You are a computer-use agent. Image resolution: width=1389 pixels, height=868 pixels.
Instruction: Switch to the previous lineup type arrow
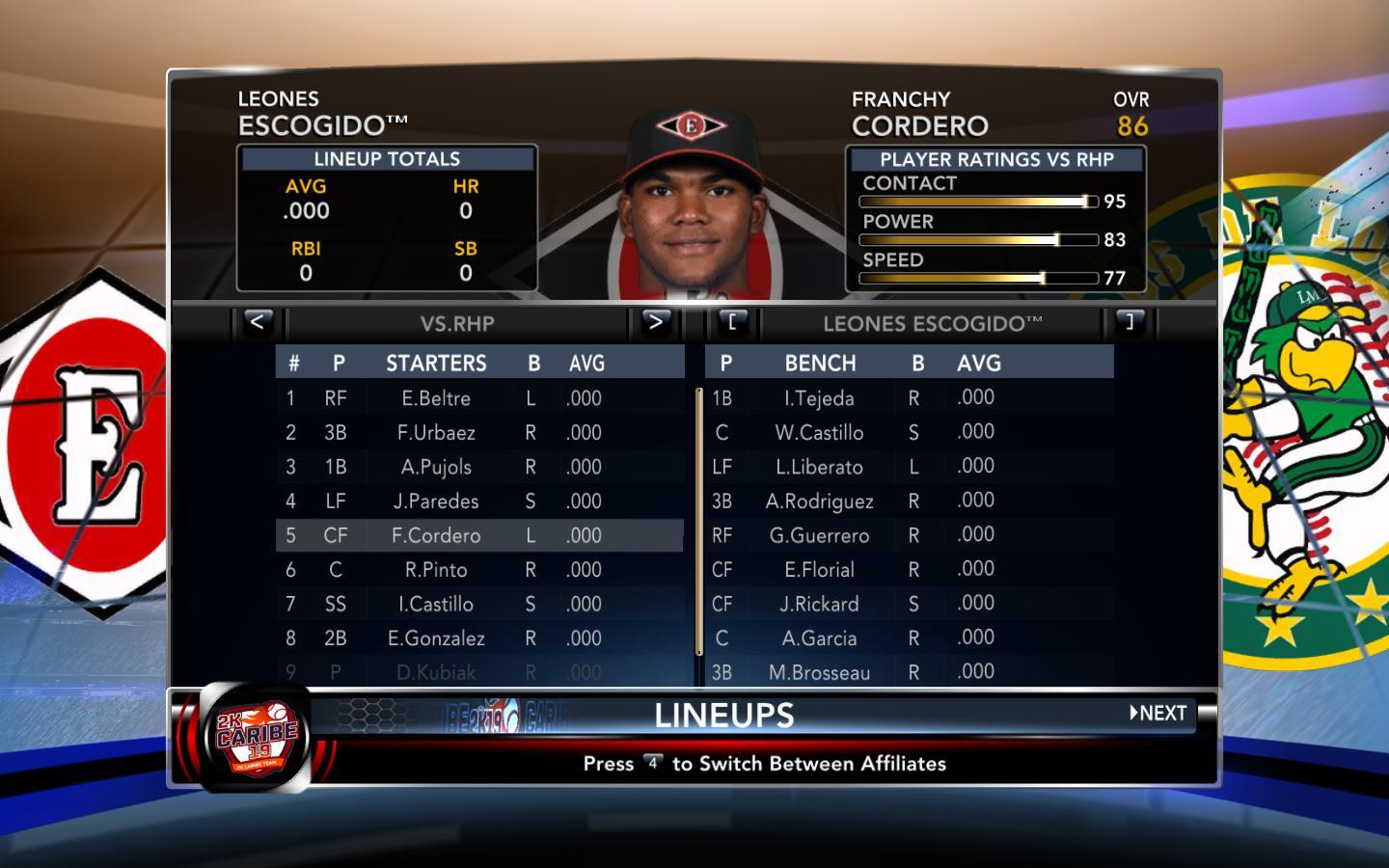(x=257, y=322)
